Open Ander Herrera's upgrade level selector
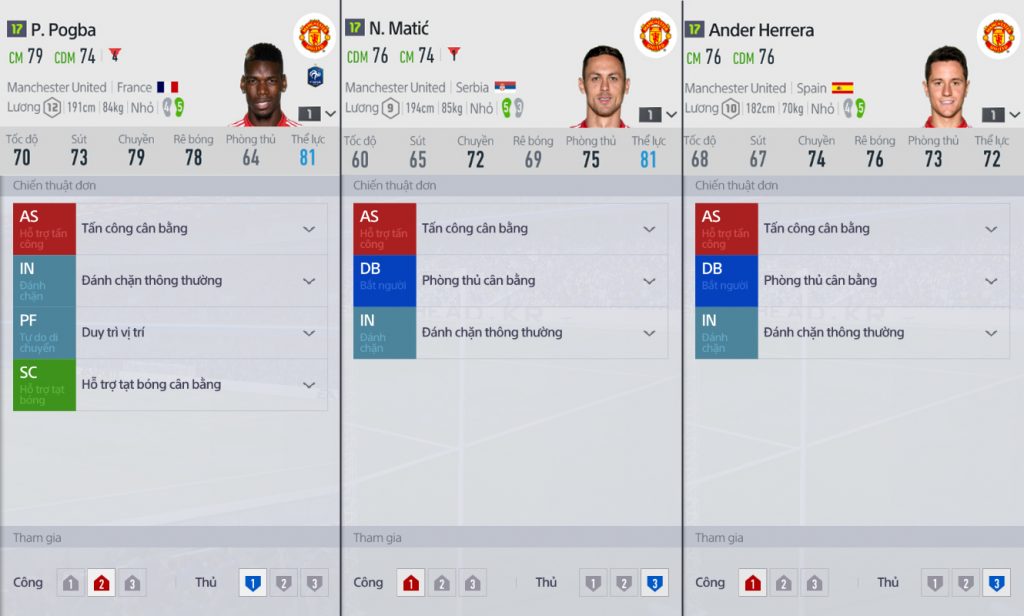Screen dimensions: 1024x616 click(1002, 114)
